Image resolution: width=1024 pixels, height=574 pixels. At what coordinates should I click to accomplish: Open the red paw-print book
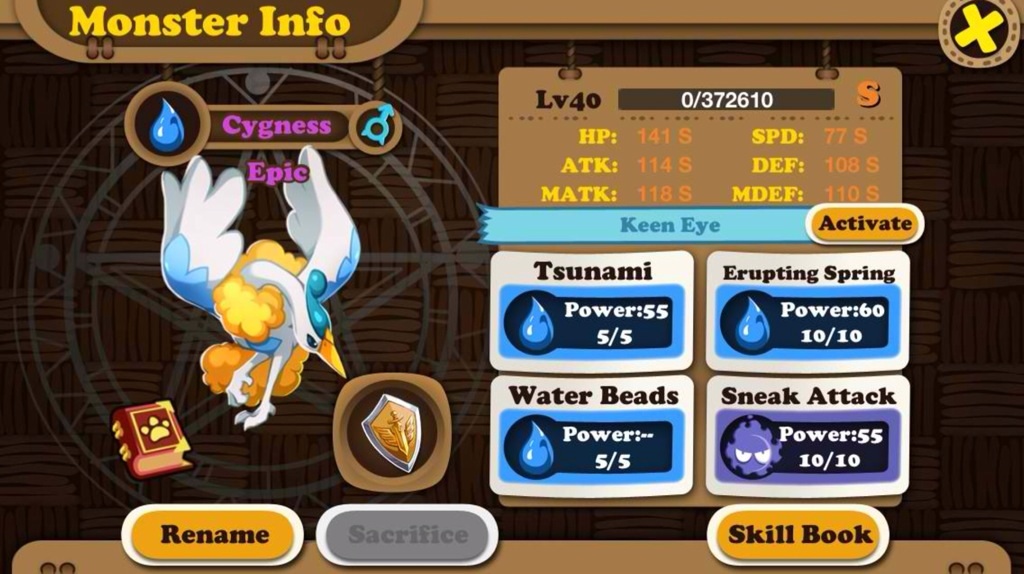click(151, 438)
